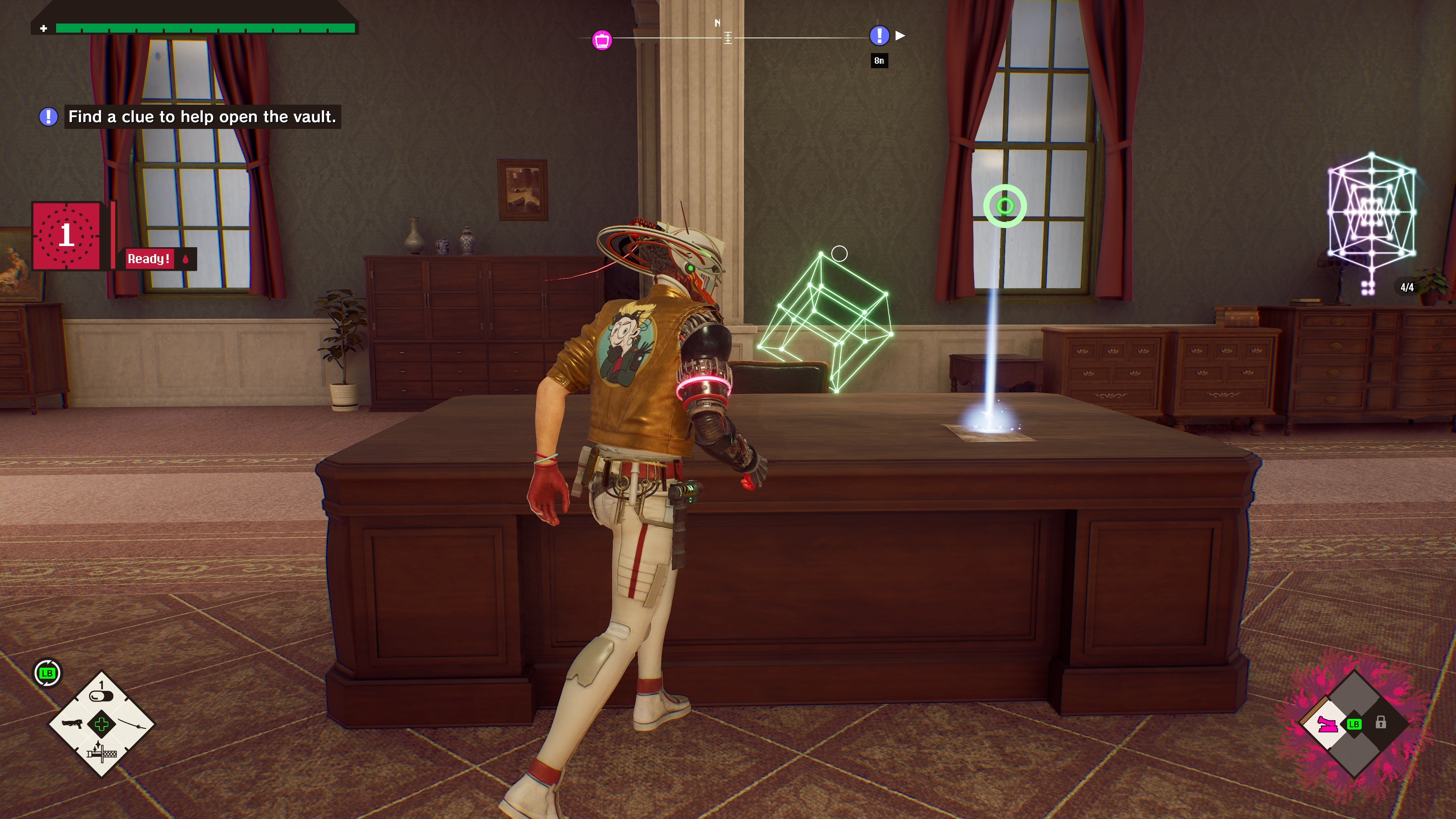The image size is (1456, 819).
Task: Click the locked padlock ability slot
Action: [x=1380, y=723]
